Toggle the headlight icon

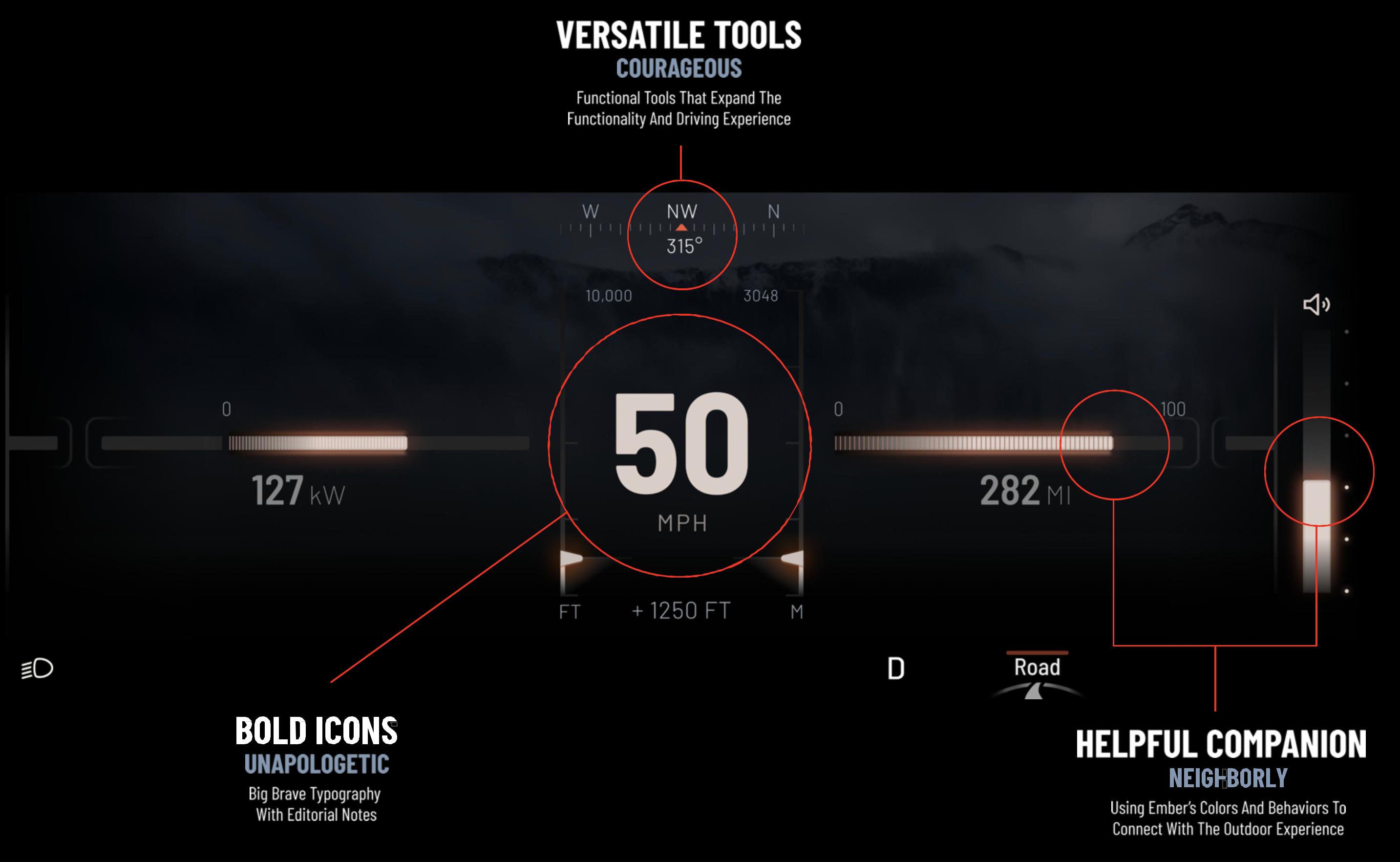38,668
